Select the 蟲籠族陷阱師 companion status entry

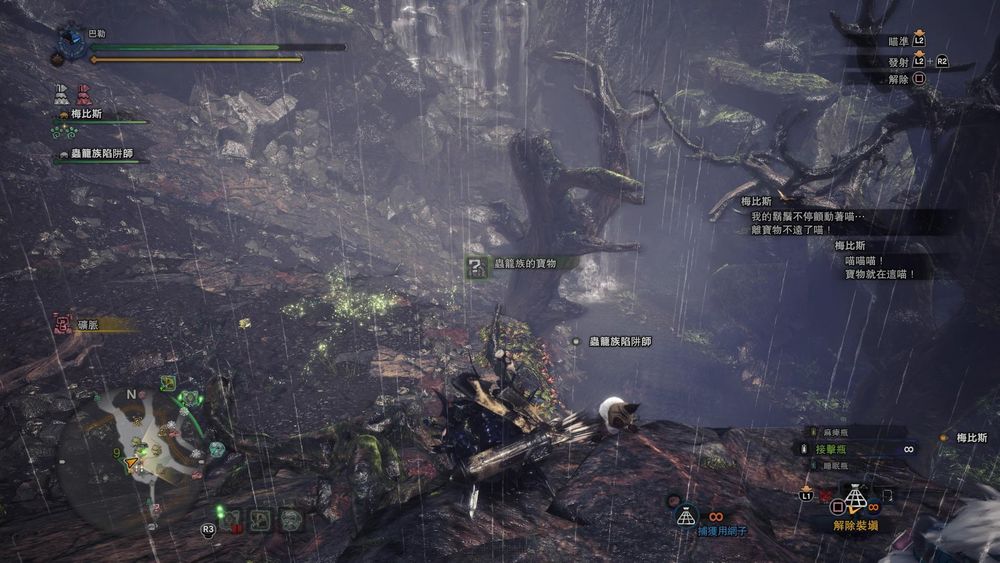pyautogui.click(x=97, y=154)
